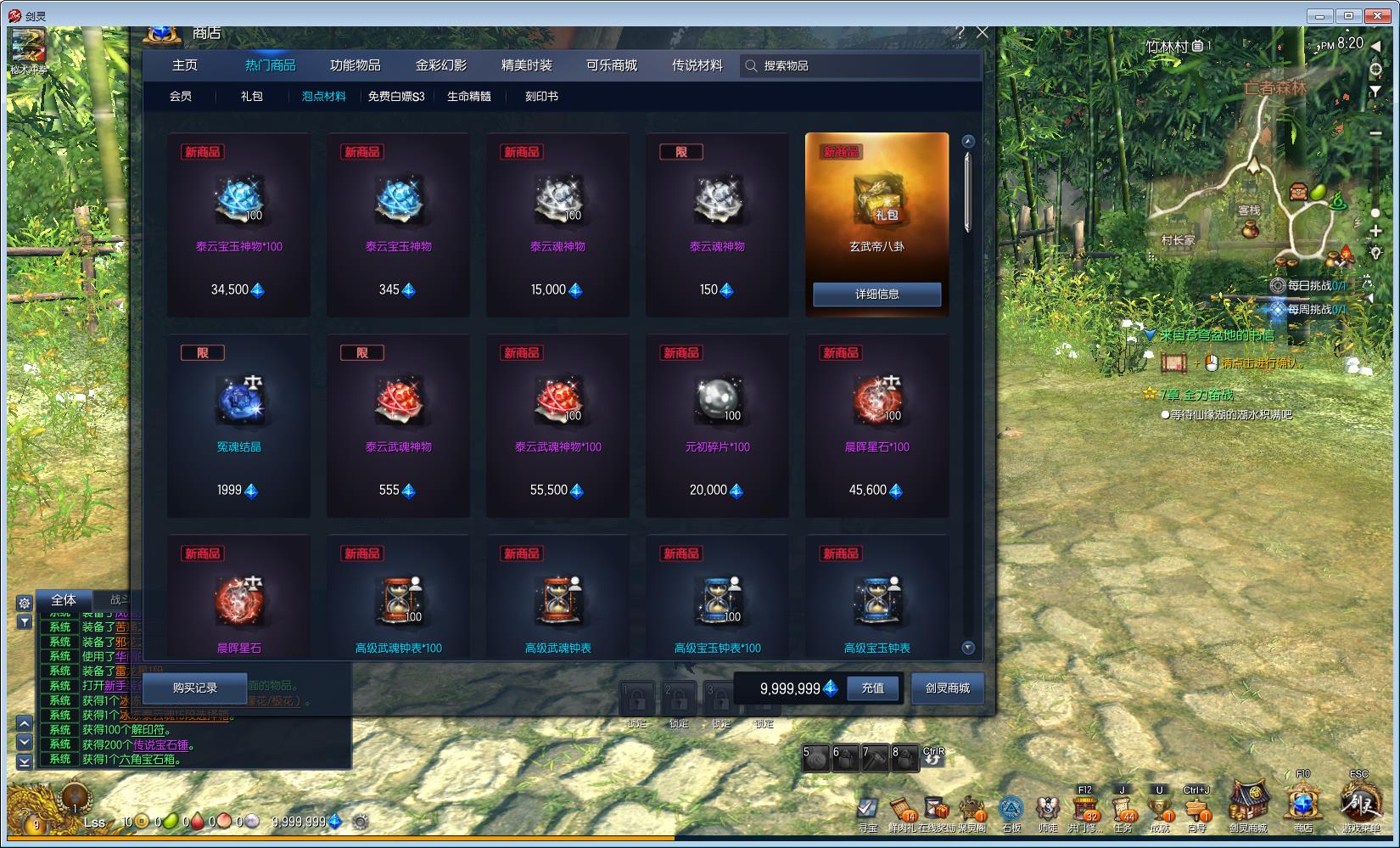Image resolution: width=1400 pixels, height=848 pixels.
Task: Open the 传说材料 tab
Action: click(x=697, y=65)
